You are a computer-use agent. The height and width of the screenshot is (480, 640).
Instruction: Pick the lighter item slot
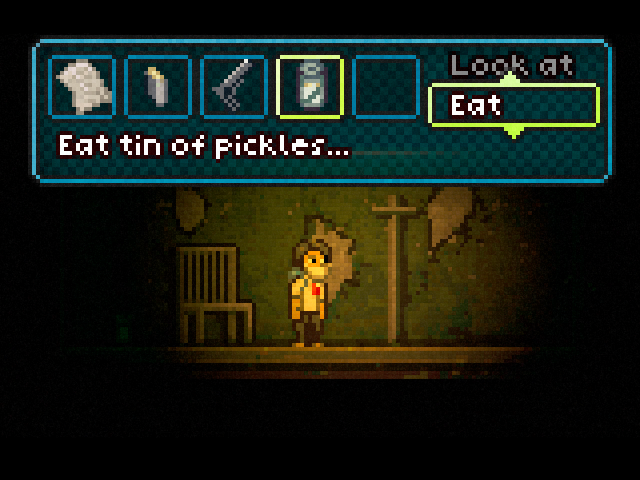point(157,88)
